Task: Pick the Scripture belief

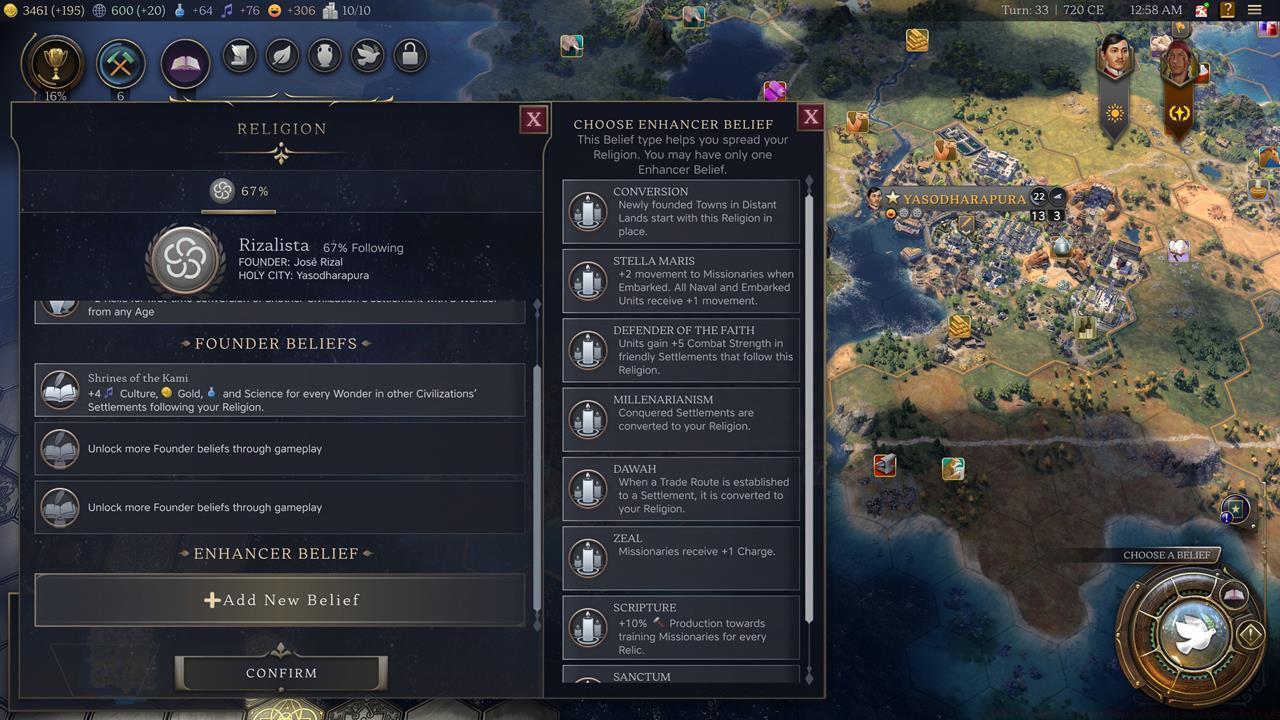Action: 681,627
